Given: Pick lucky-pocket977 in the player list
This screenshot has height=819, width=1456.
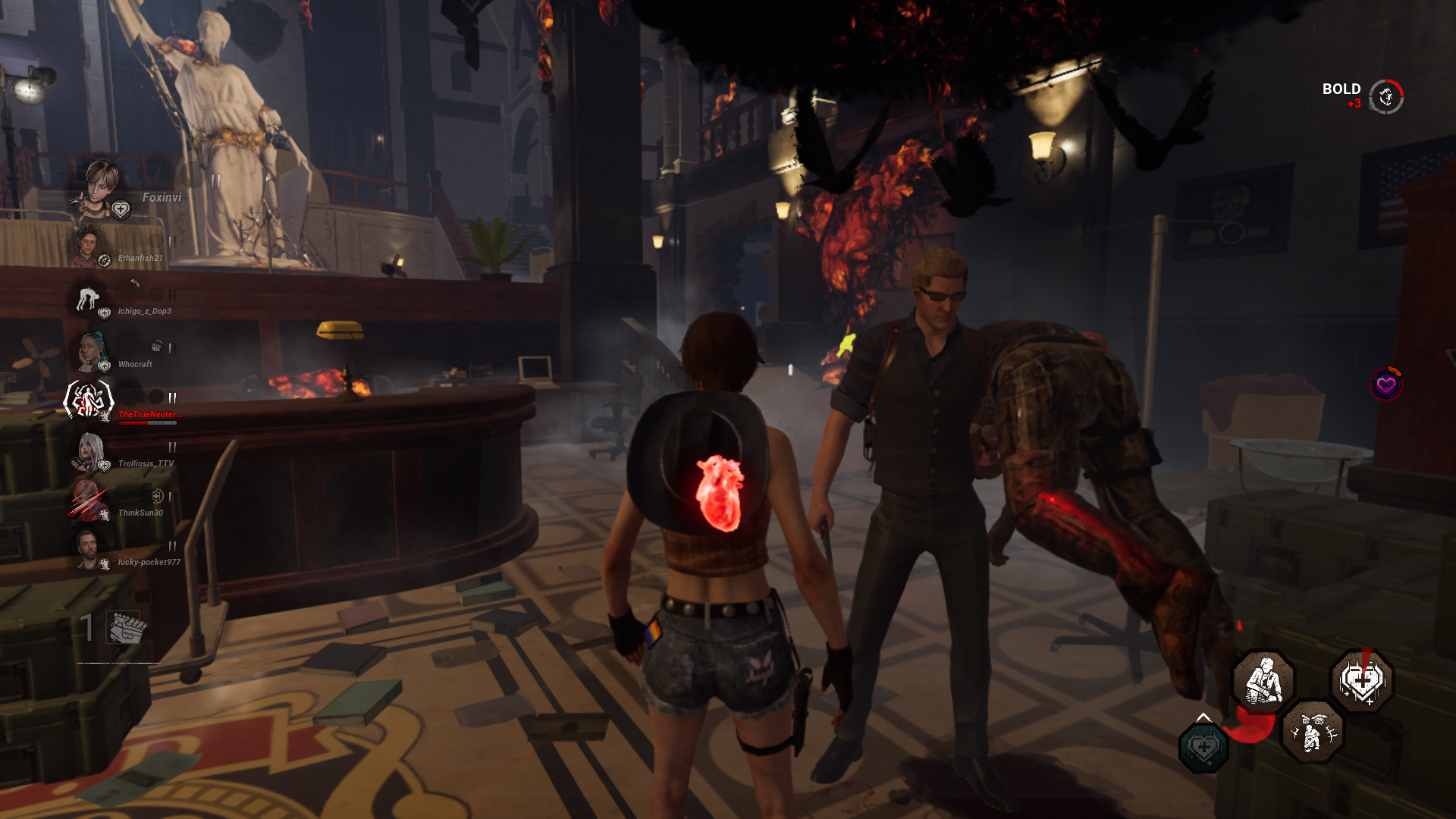Looking at the screenshot, I should (88, 549).
